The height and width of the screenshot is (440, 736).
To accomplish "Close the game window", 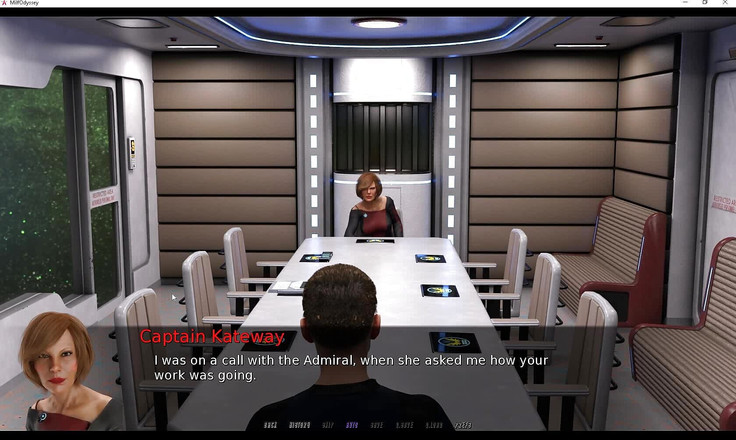I will (727, 3).
